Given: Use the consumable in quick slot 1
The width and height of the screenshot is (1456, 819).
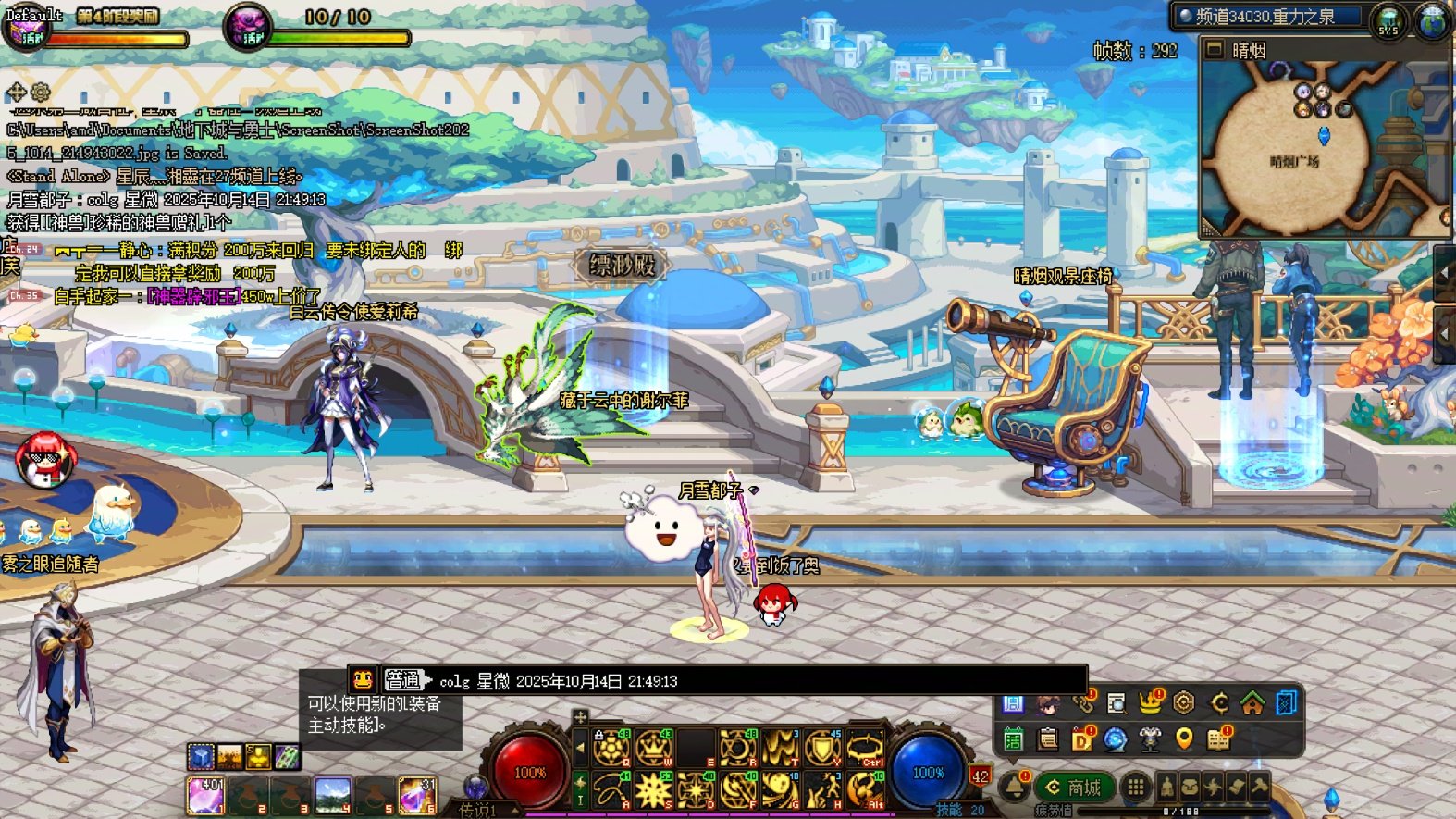Looking at the screenshot, I should click(205, 795).
